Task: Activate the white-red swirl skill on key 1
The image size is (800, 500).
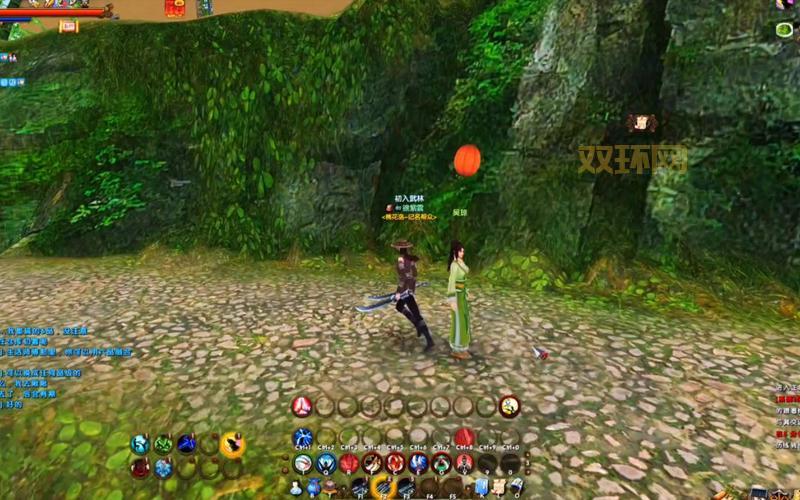Action: click(x=302, y=463)
